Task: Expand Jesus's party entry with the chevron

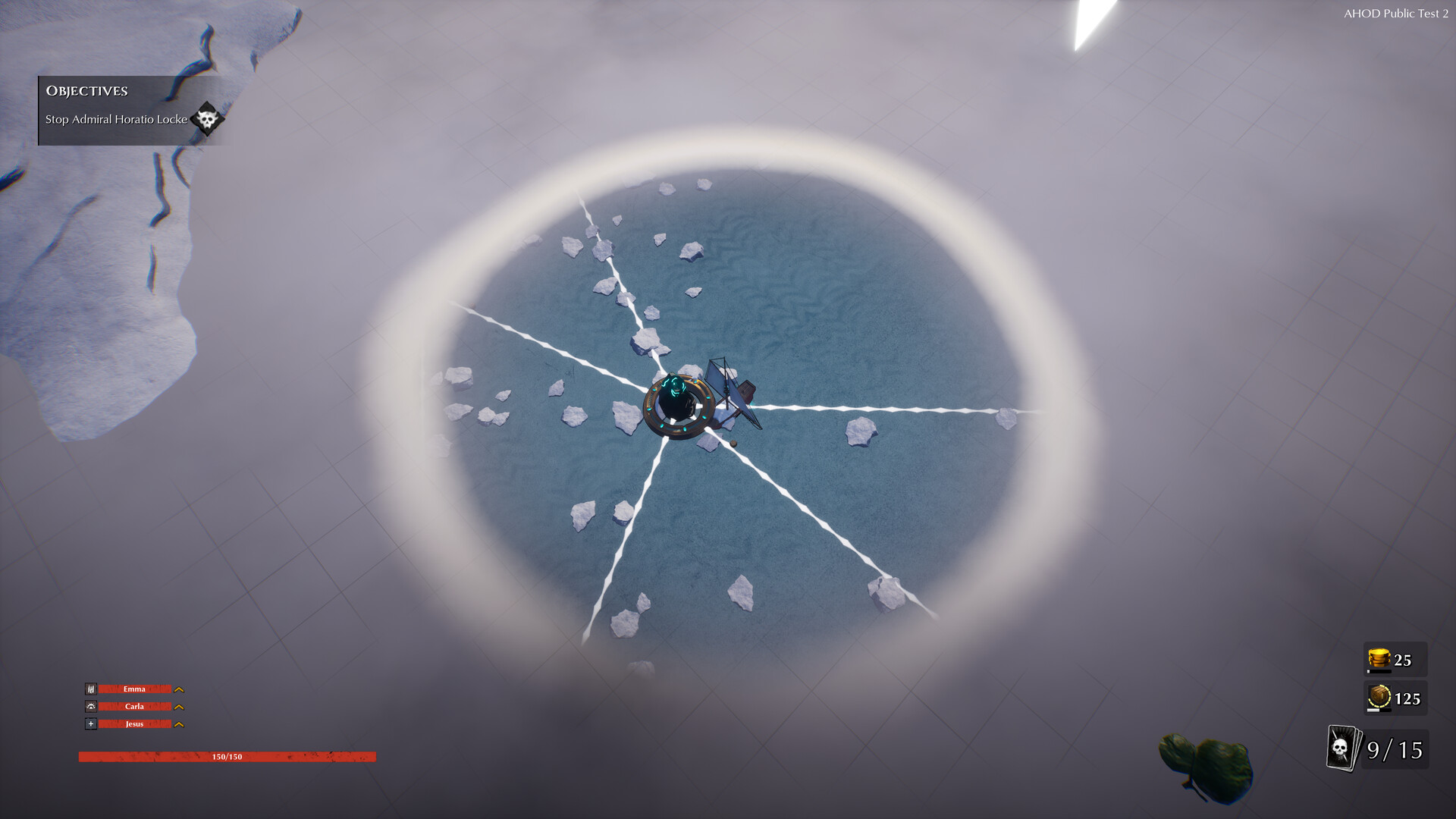Action: pyautogui.click(x=179, y=724)
